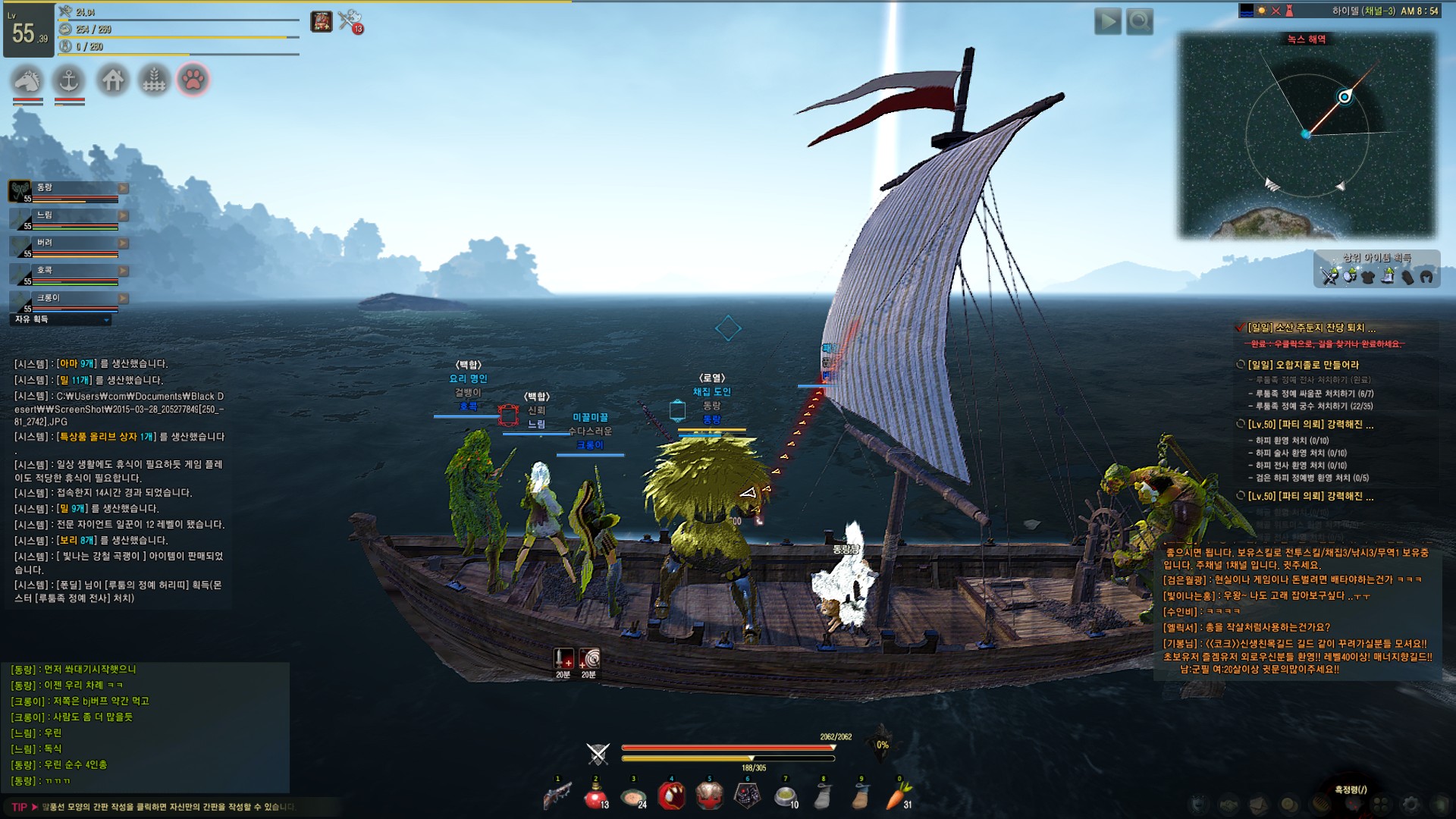
Task: Click the magnifying glass search button
Action: click(x=1139, y=21)
